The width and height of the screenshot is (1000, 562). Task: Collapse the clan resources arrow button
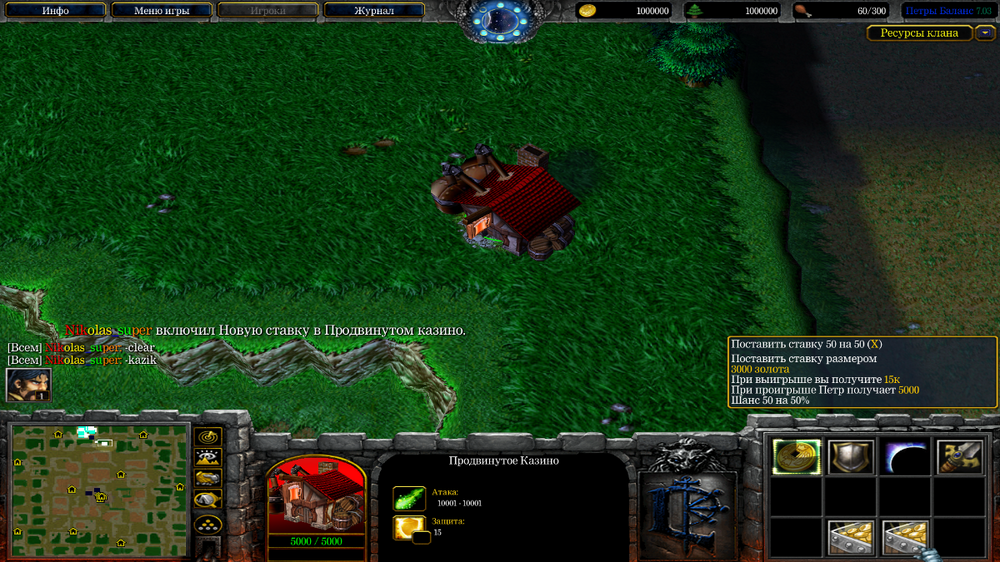(986, 33)
